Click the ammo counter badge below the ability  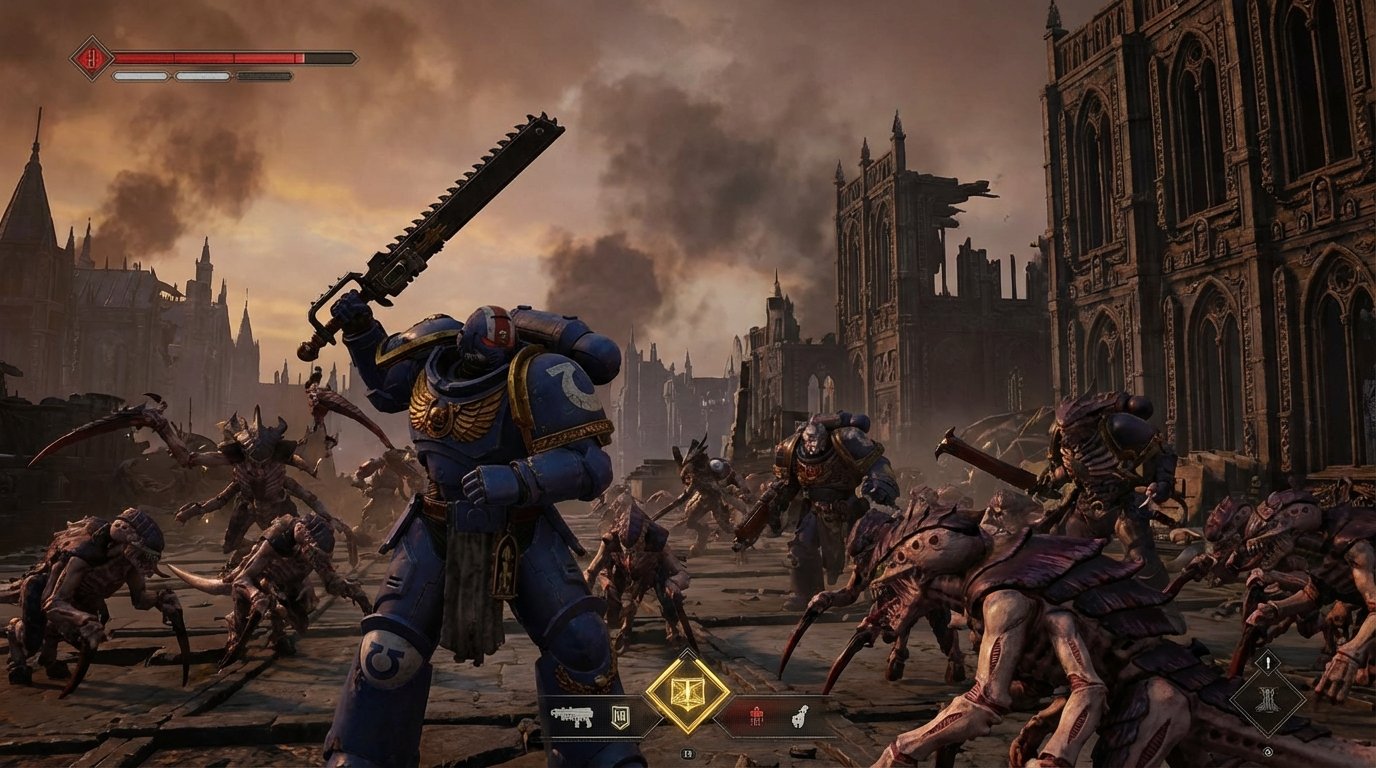click(x=686, y=752)
